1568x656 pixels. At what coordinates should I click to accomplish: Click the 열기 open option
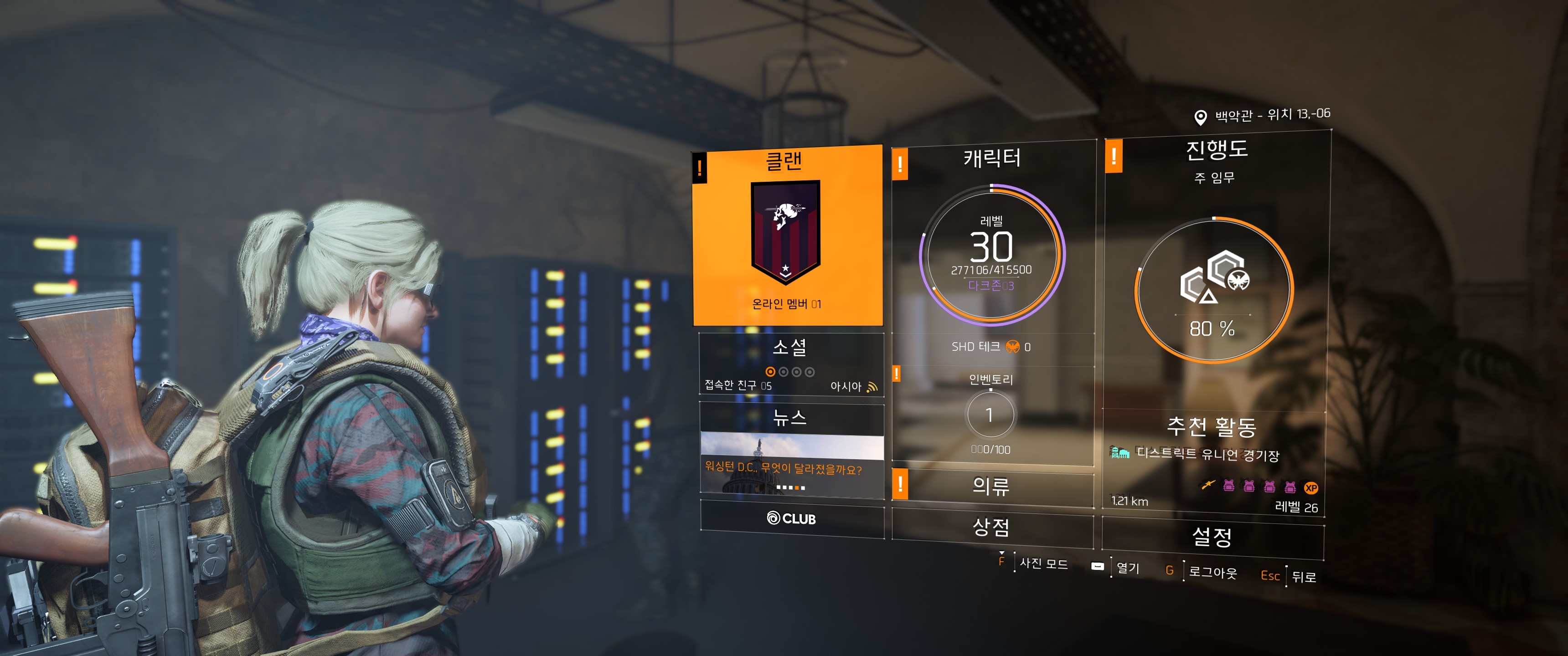(1127, 568)
